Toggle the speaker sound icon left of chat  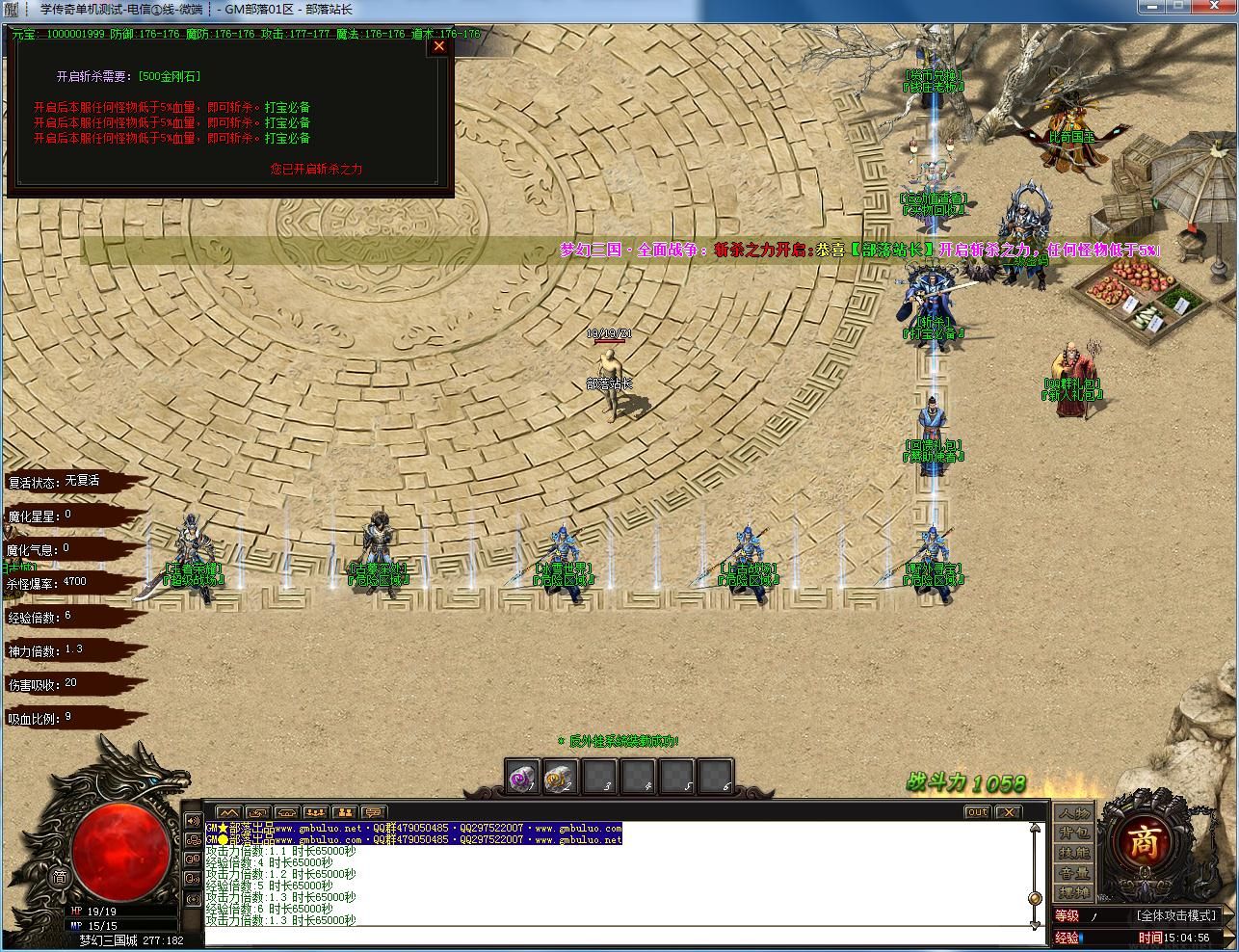pyautogui.click(x=193, y=821)
